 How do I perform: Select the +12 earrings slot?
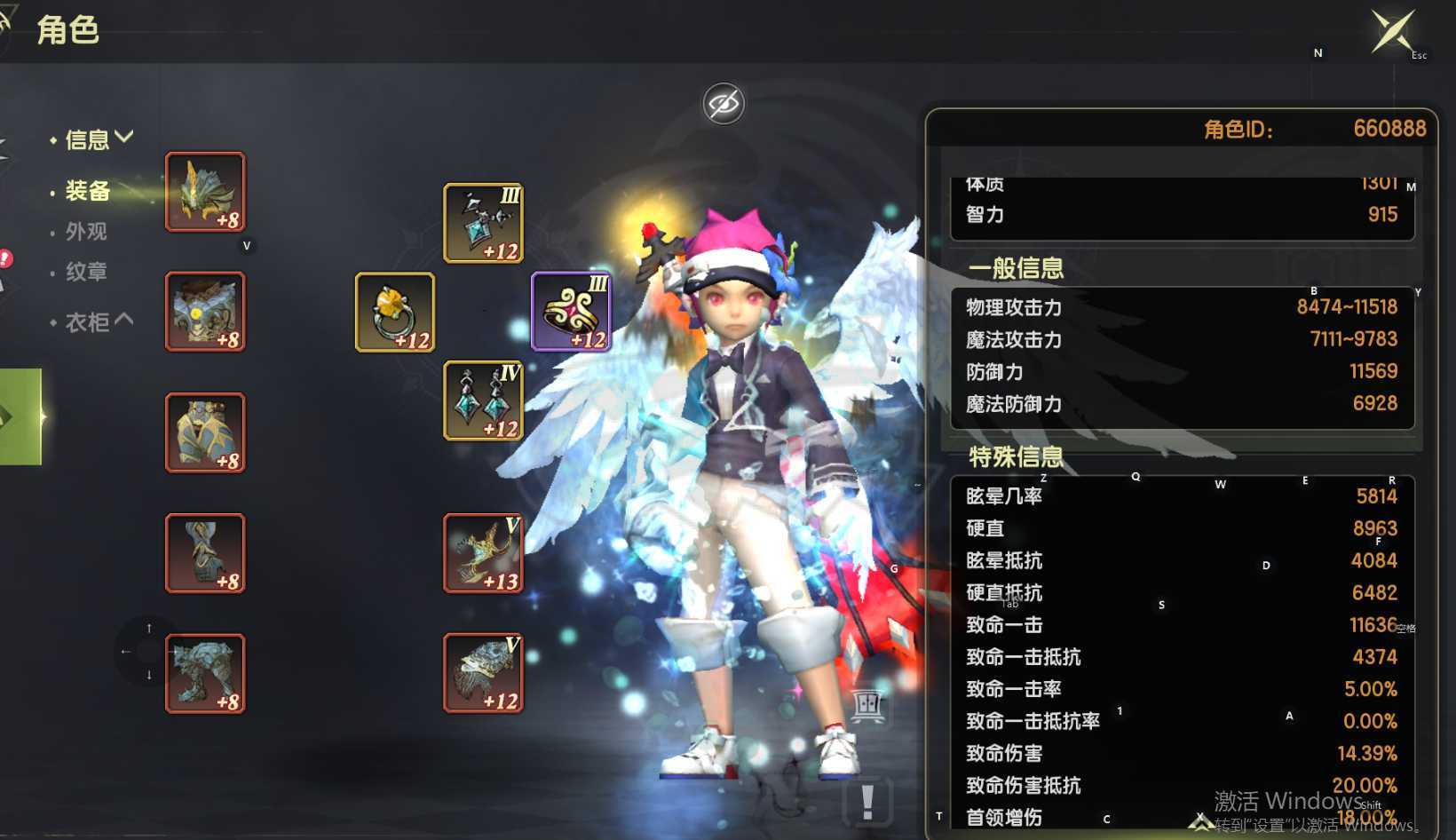[x=483, y=400]
